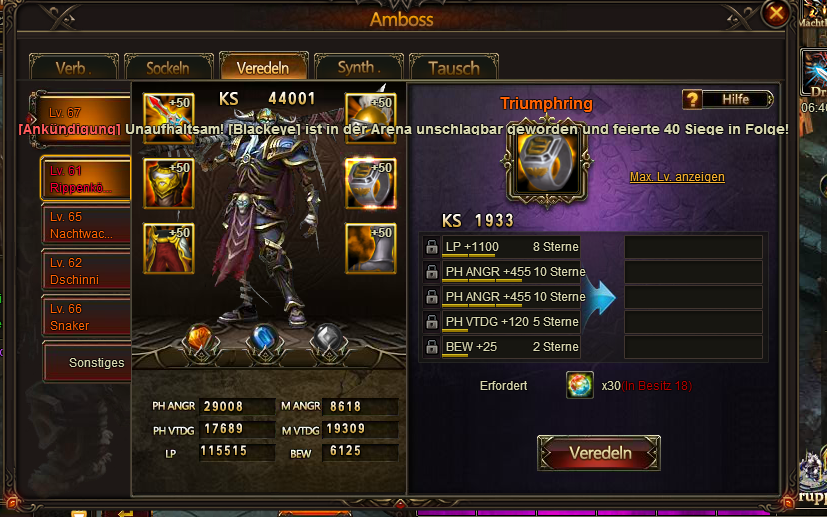
Task: Select the sword weapon equipment slot
Action: coord(168,118)
